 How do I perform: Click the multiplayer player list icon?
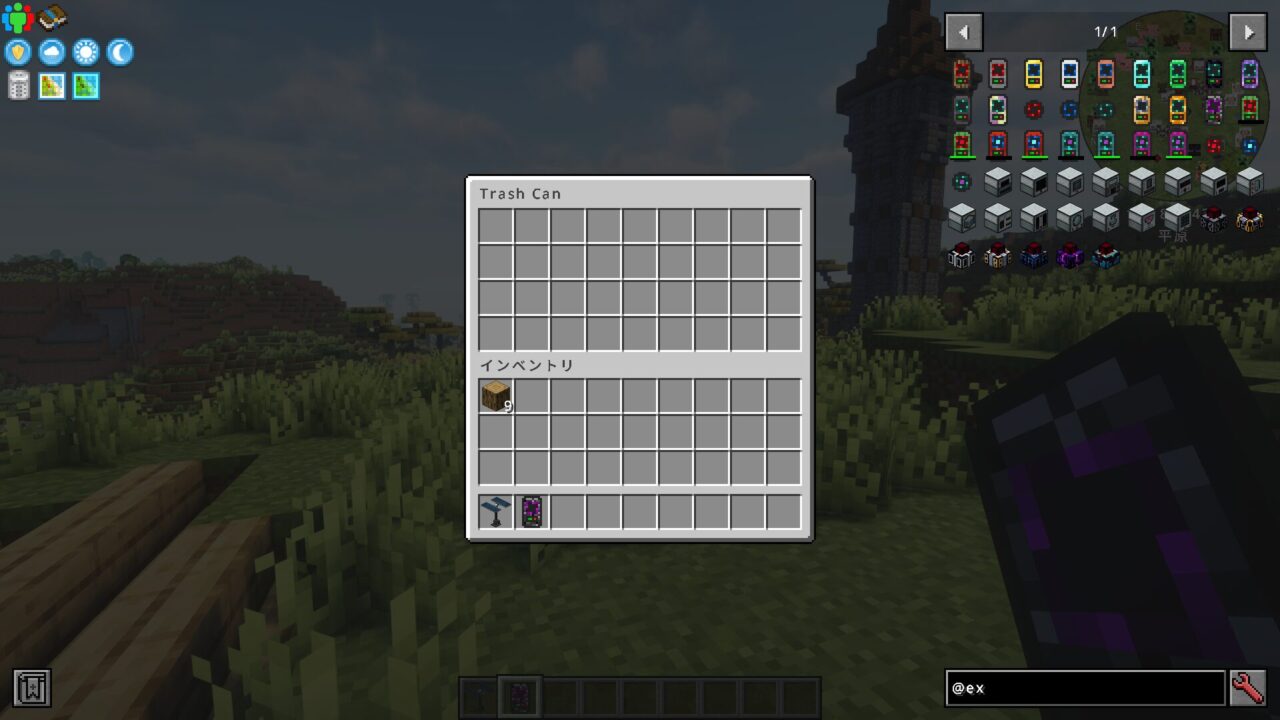[x=16, y=15]
